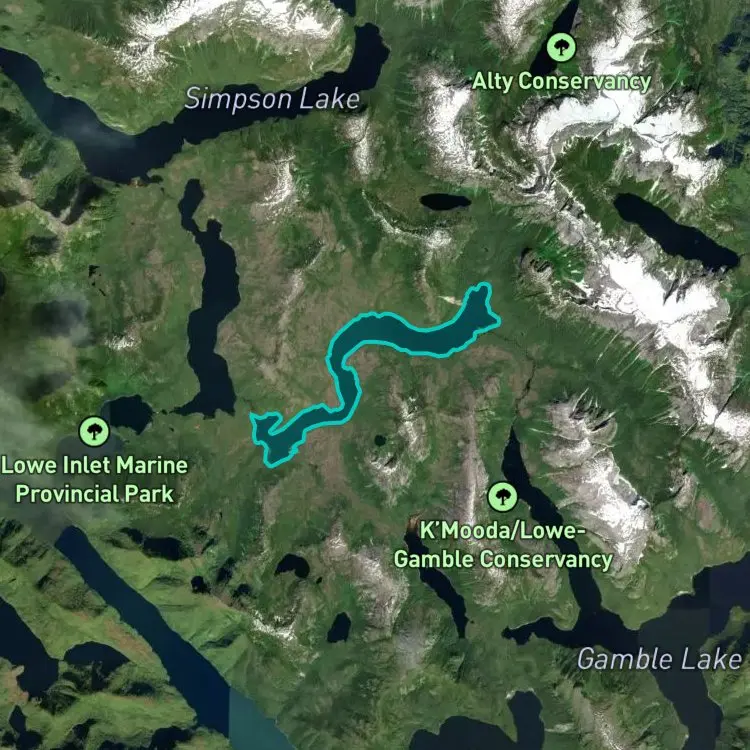Viewport: 750px width, 750px height.
Task: Click the K'Mooda/Lowe-Gamble Conservancy tree marker
Action: pos(502,497)
